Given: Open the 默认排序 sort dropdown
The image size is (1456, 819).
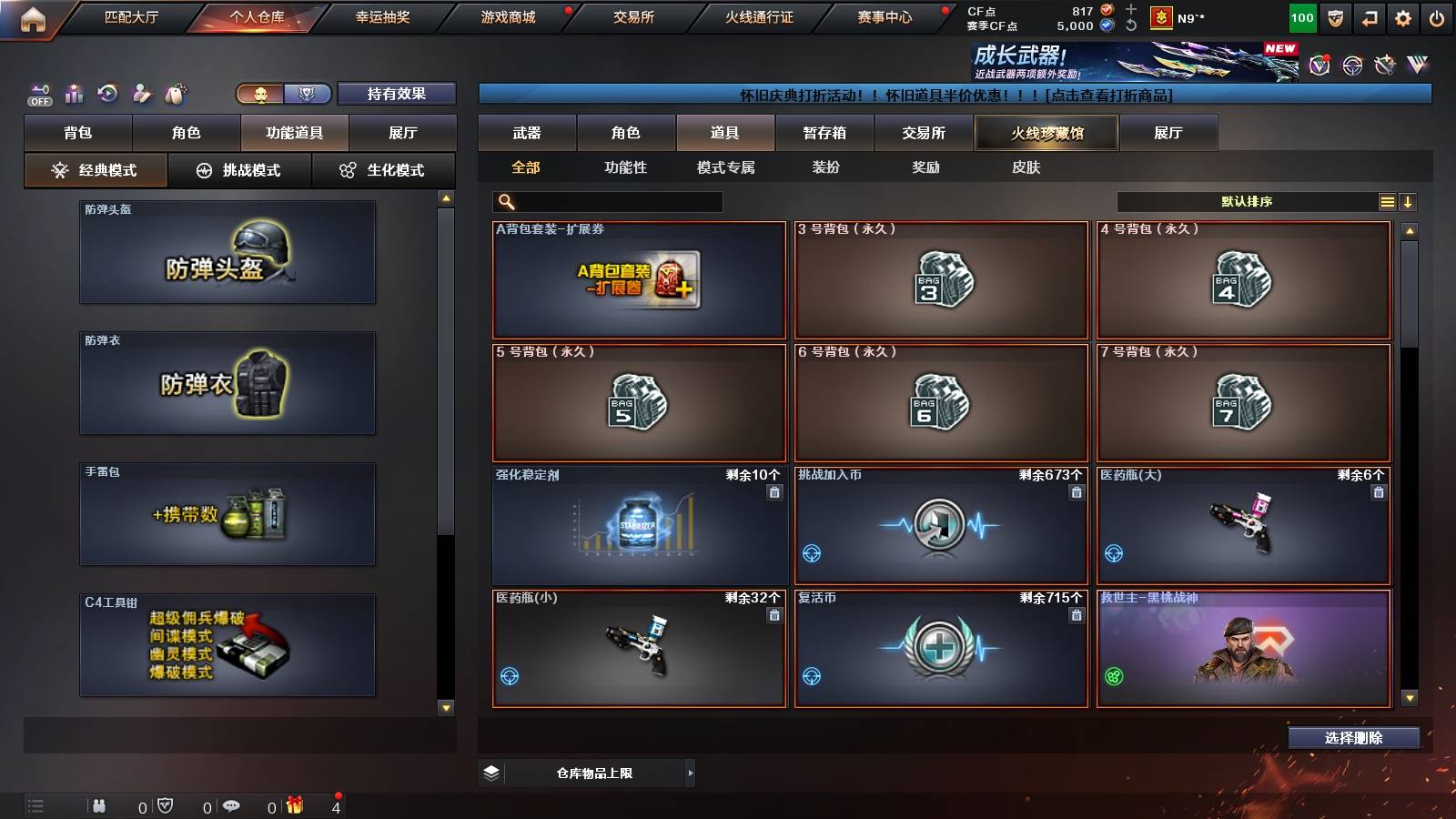Looking at the screenshot, I should [1247, 201].
